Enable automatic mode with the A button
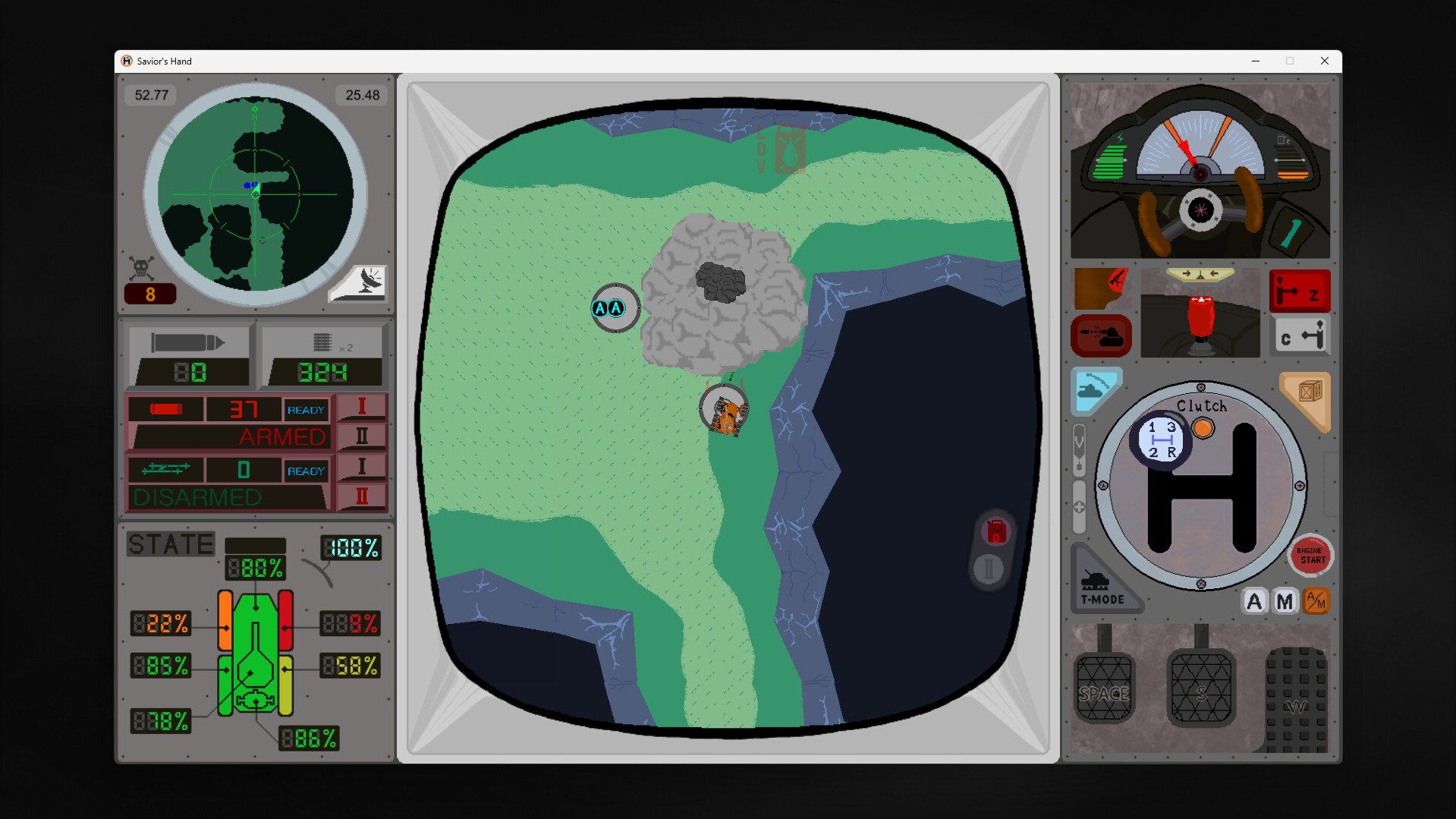 click(1253, 601)
